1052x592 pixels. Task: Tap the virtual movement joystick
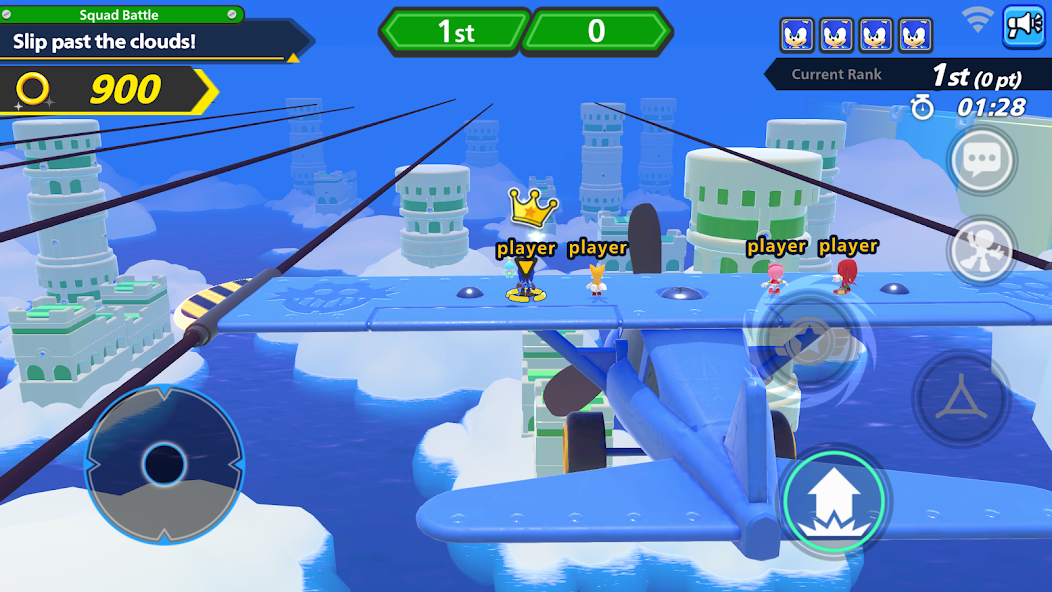[x=164, y=464]
